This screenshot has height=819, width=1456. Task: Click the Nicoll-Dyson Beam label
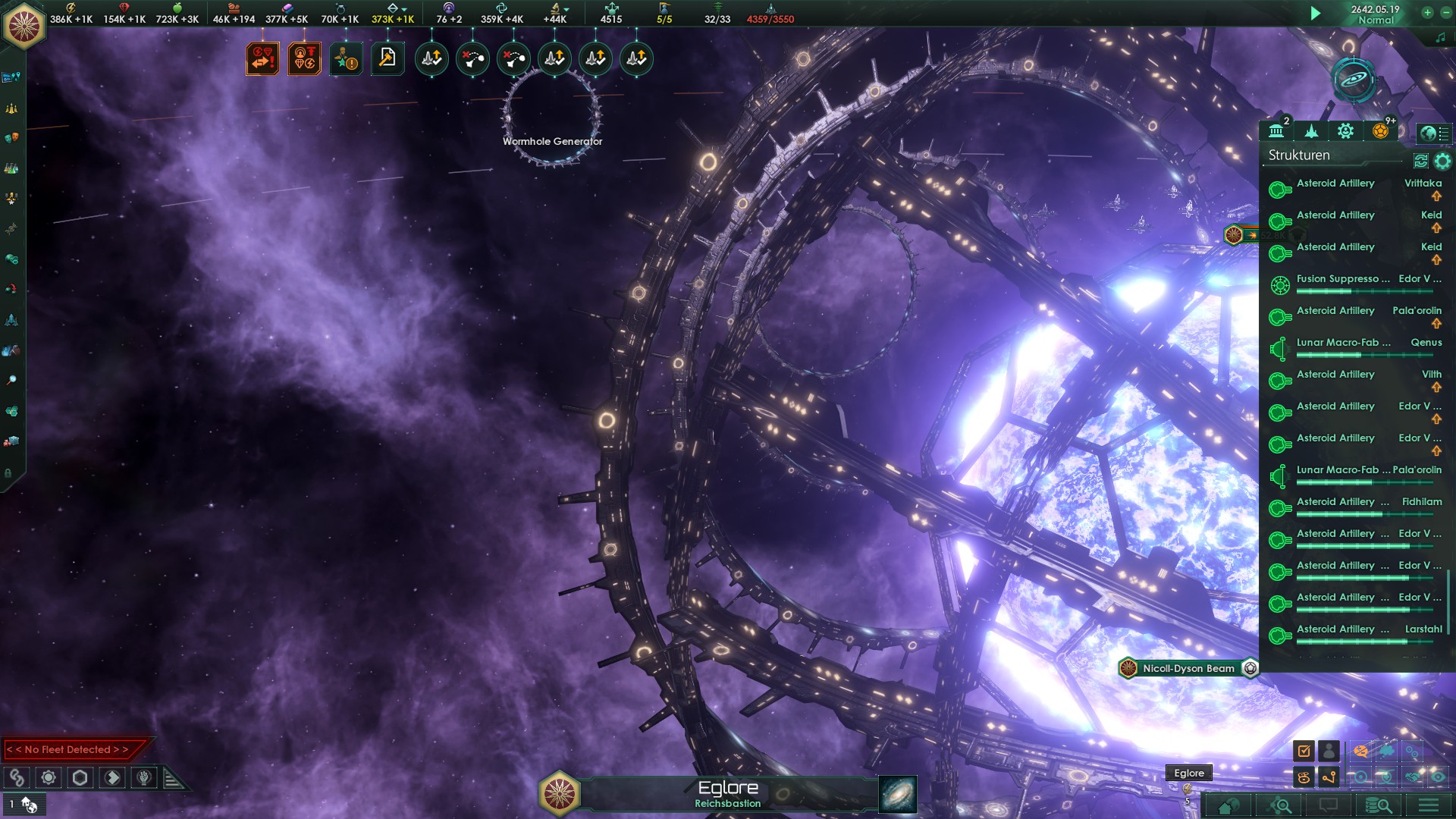pyautogui.click(x=1188, y=668)
